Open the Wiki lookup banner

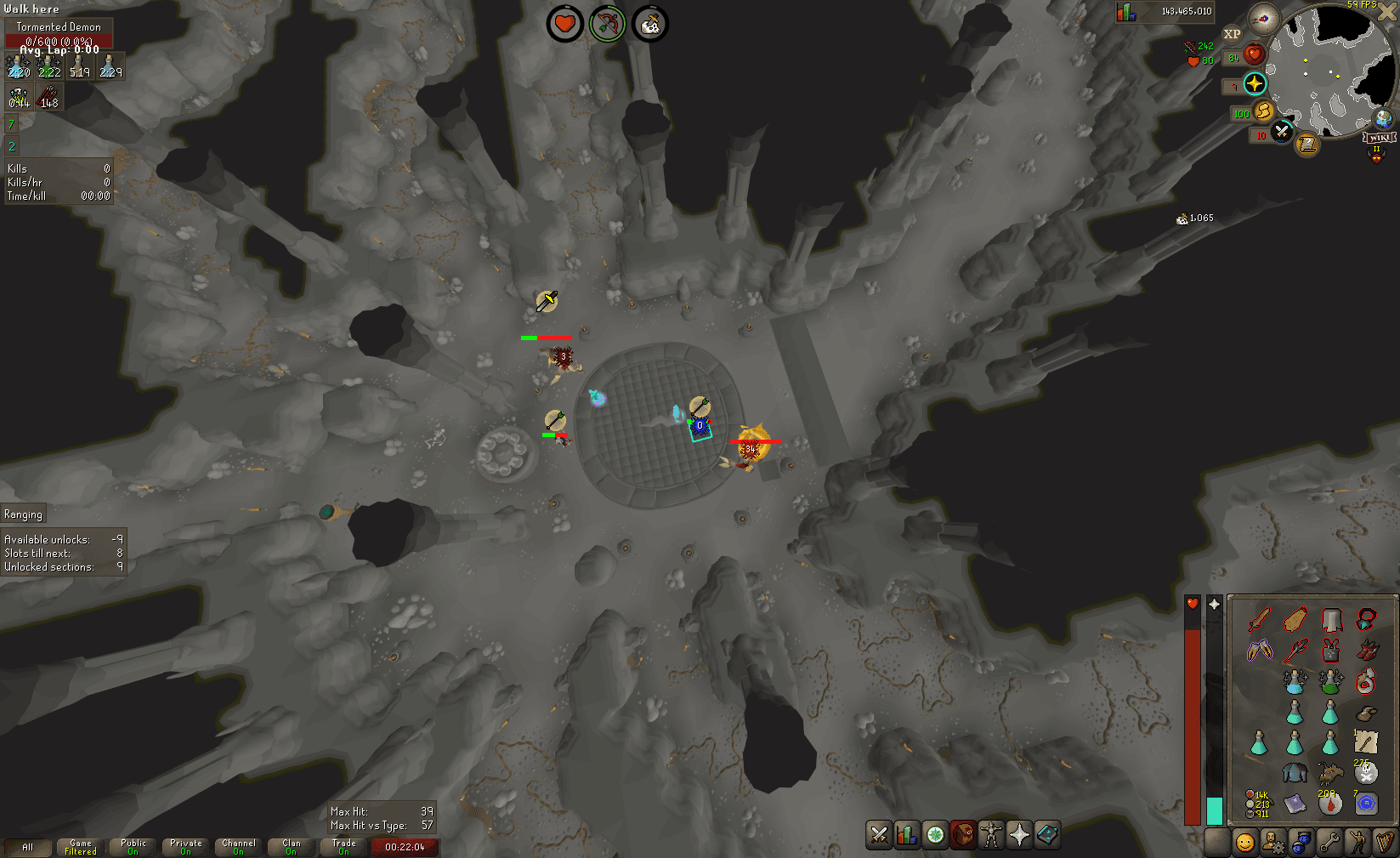pyautogui.click(x=1379, y=138)
